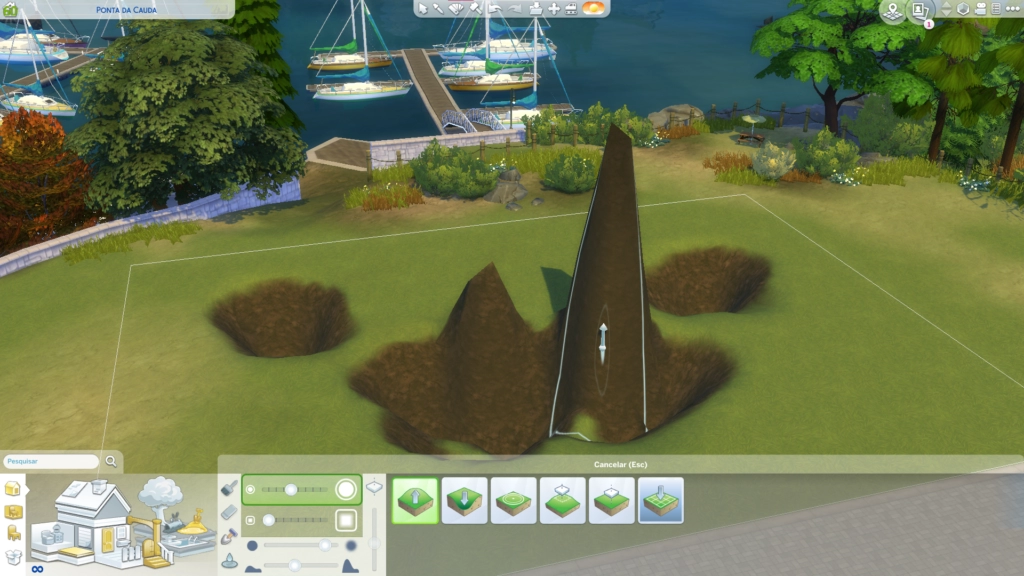Select the square brush shape

click(346, 520)
